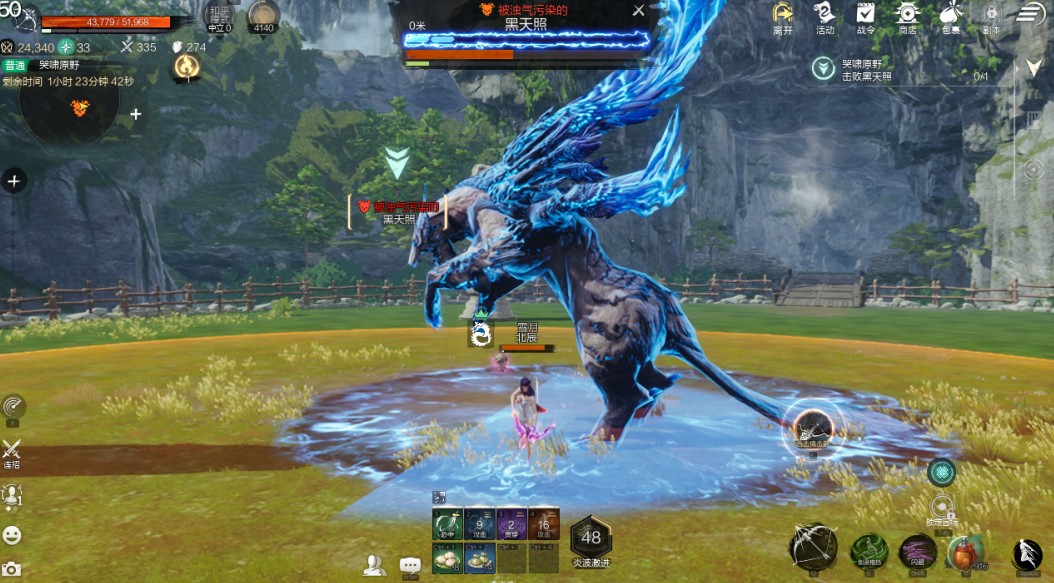Open the 活动 events menu
The height and width of the screenshot is (583, 1054).
coord(824,16)
